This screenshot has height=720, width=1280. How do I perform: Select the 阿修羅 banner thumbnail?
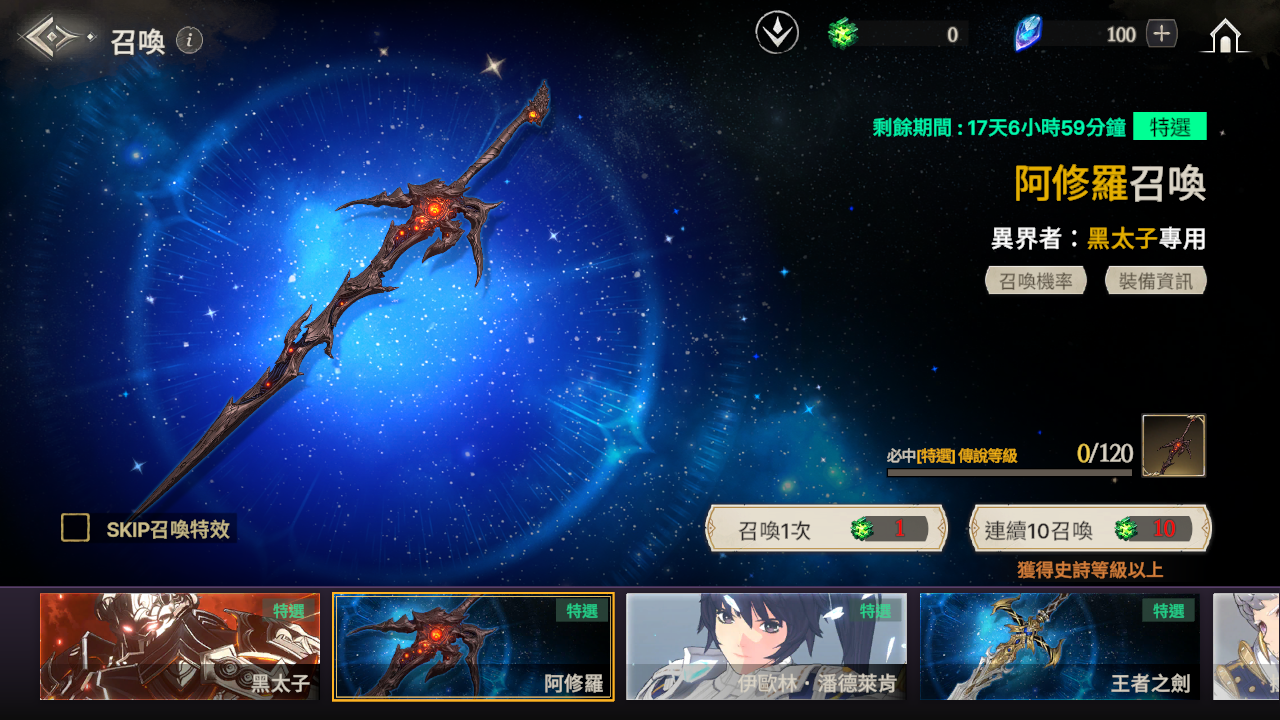point(473,646)
